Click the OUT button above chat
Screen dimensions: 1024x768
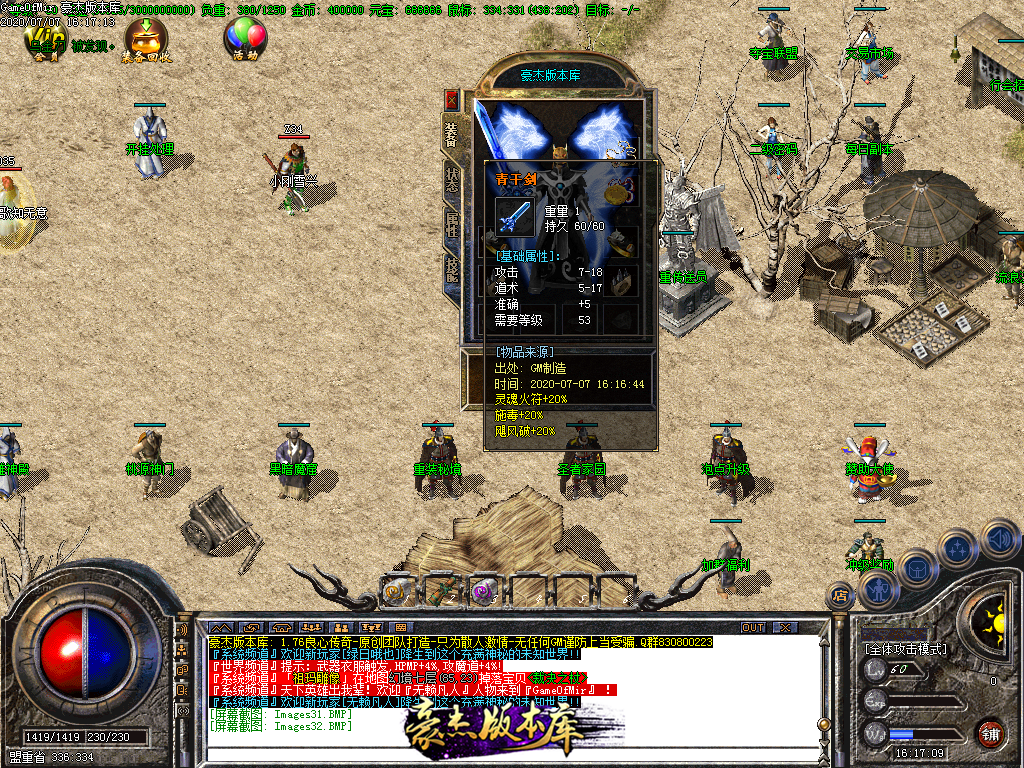752,627
